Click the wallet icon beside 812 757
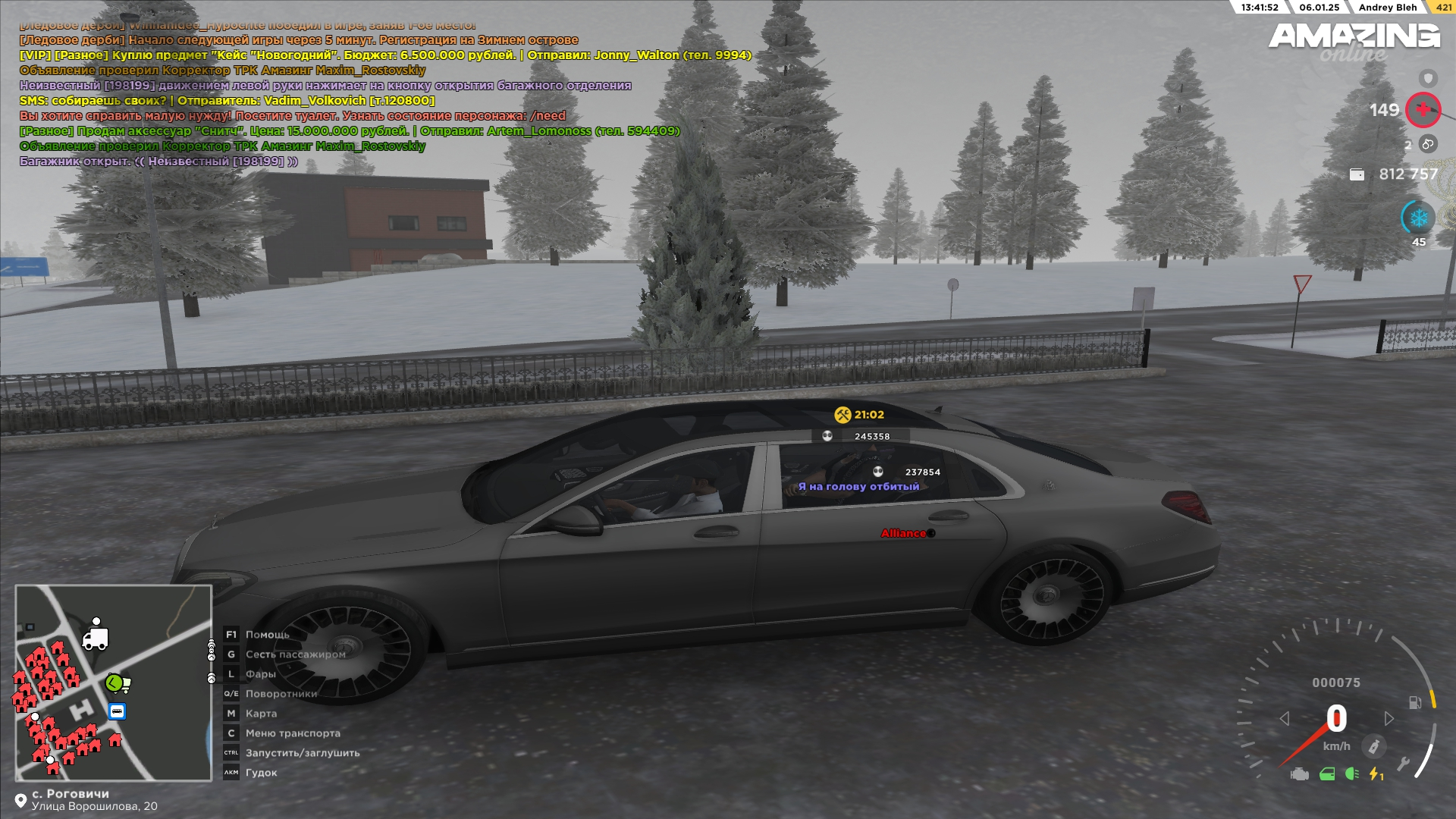1456x819 pixels. click(x=1357, y=174)
